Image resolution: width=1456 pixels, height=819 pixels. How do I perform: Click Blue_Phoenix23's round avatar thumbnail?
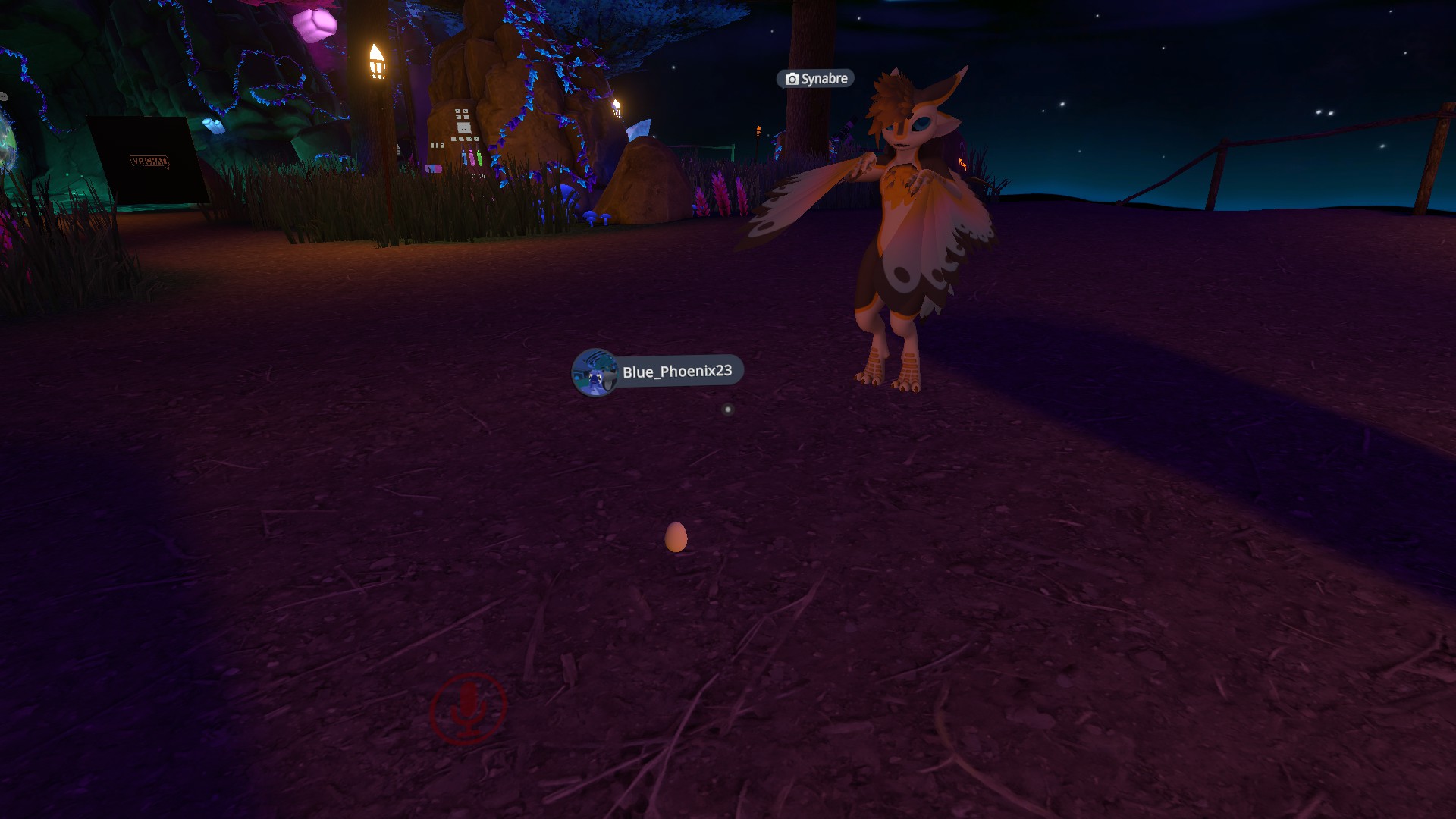tap(595, 372)
